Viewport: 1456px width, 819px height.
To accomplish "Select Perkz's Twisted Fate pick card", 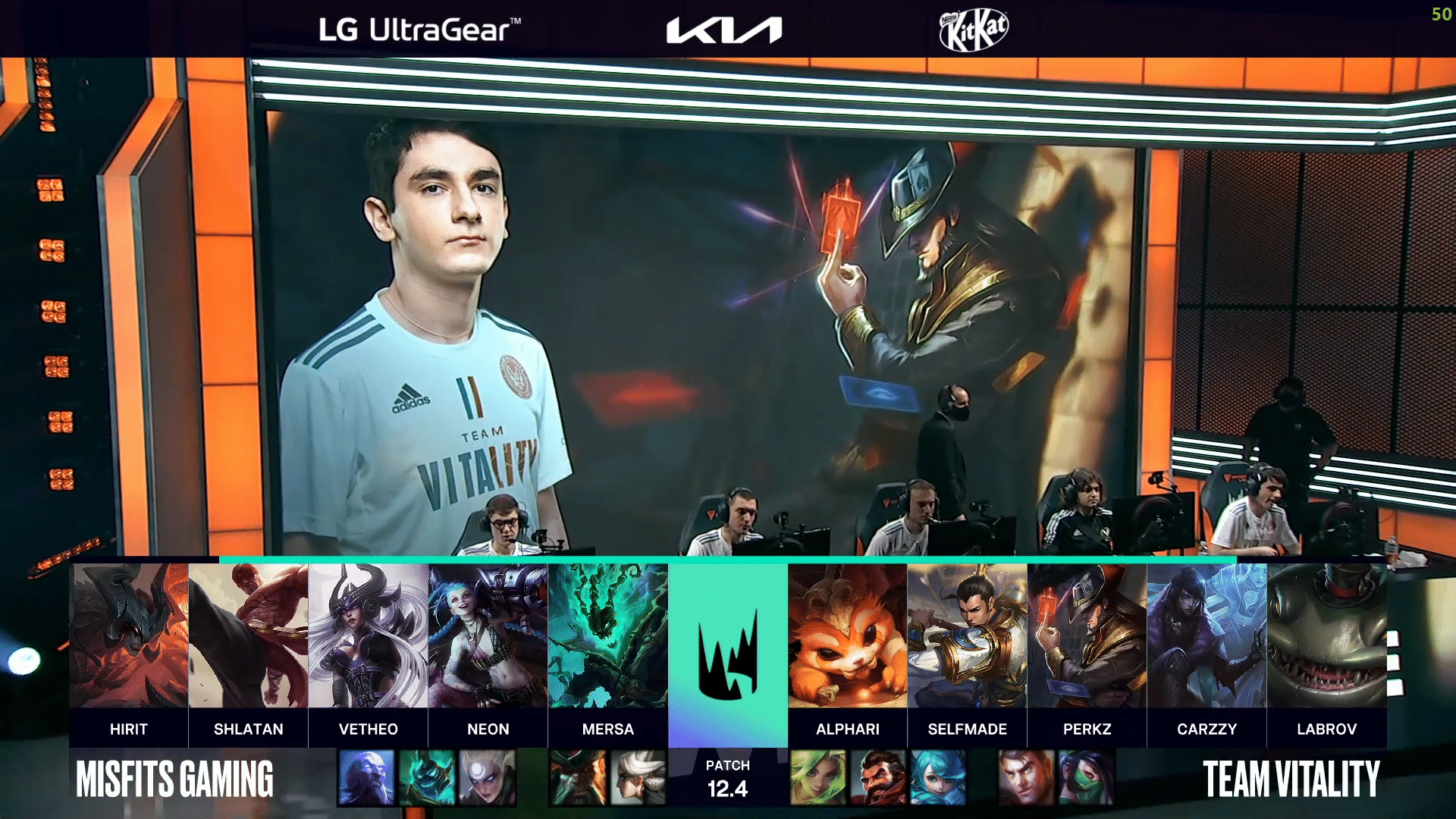I will coord(1087,635).
